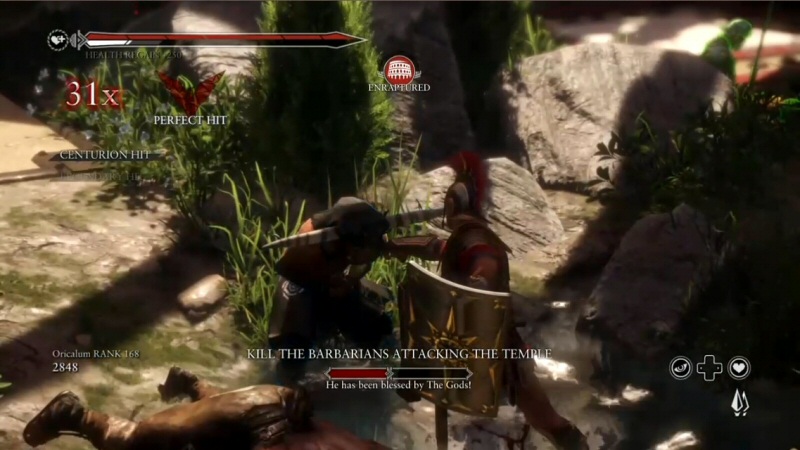Click the cross-shaped perk selector icon
This screenshot has width=800, height=450.
[x=710, y=368]
